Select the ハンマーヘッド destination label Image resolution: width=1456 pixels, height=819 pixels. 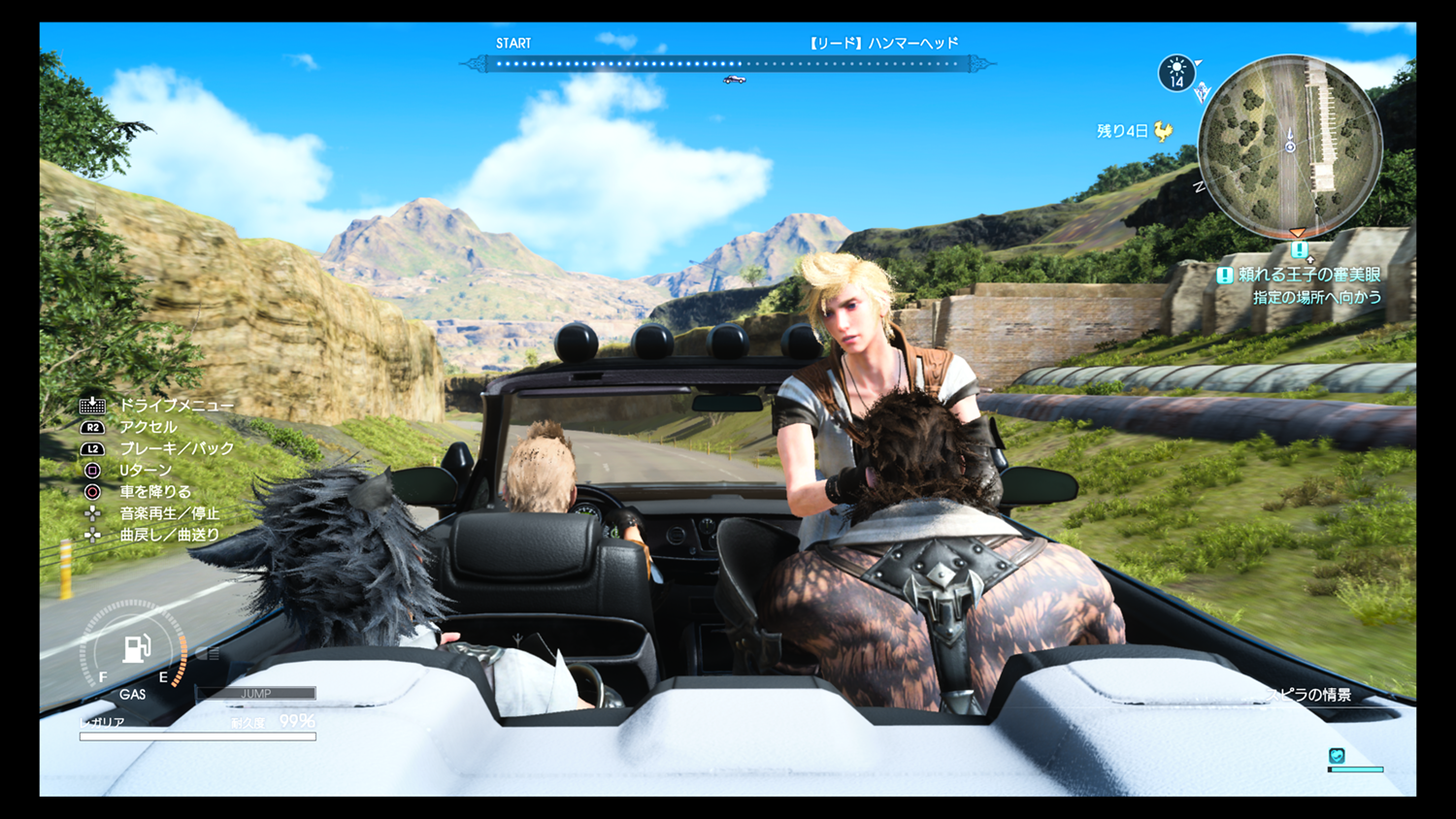pyautogui.click(x=883, y=43)
